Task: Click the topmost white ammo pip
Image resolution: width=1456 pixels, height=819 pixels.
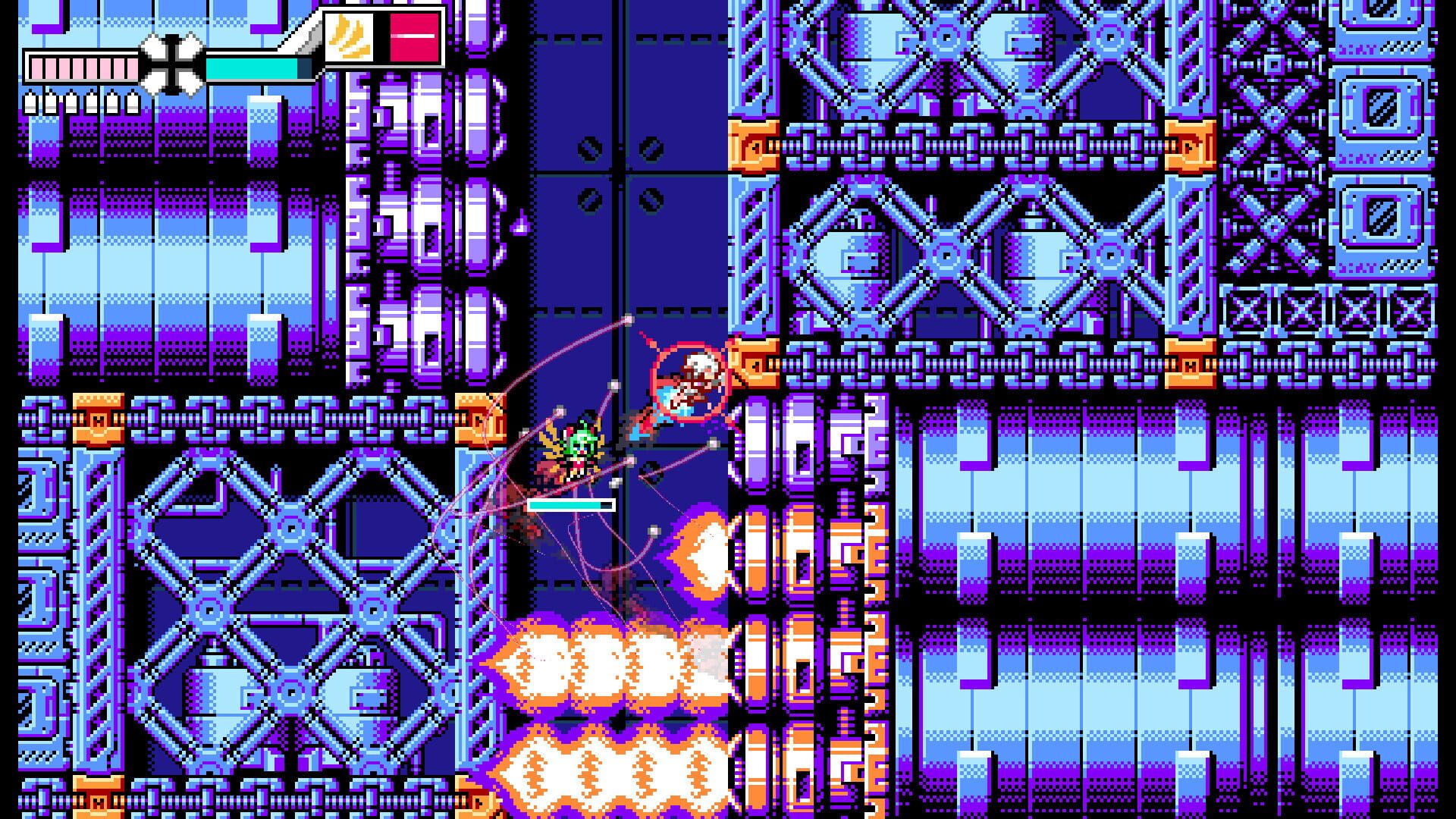Action: [x=32, y=97]
